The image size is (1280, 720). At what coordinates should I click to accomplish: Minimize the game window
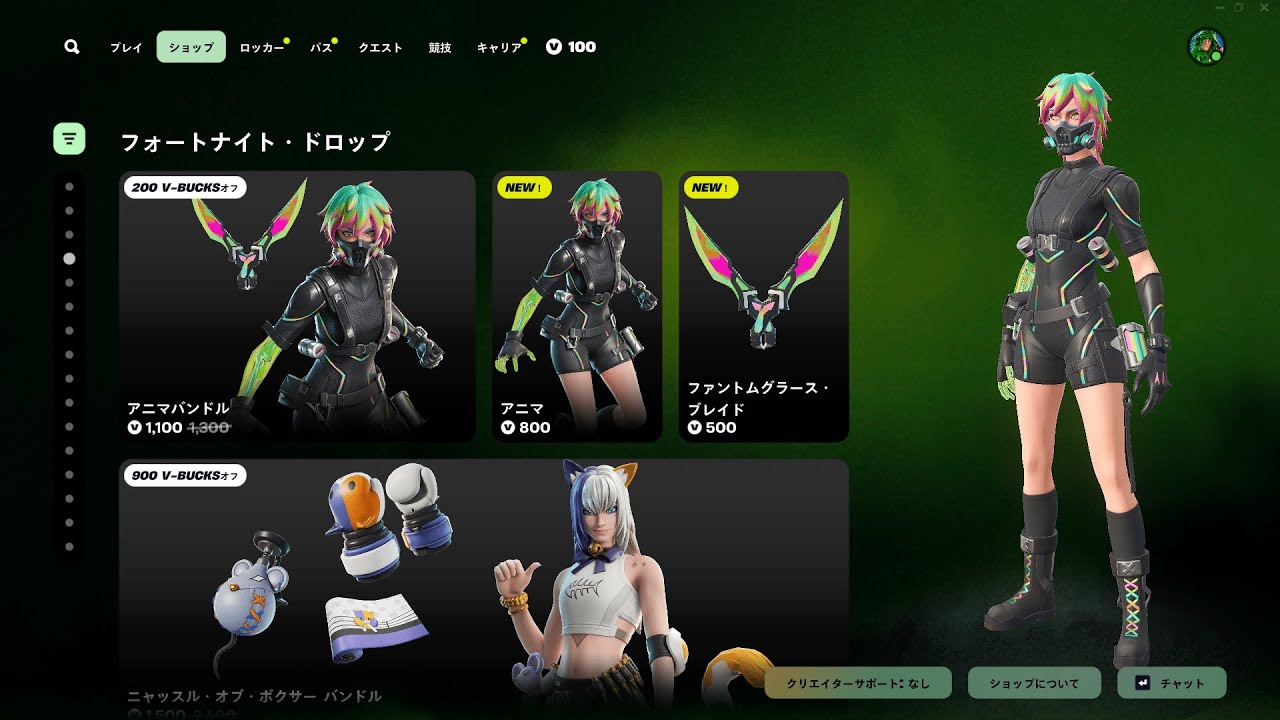1220,8
